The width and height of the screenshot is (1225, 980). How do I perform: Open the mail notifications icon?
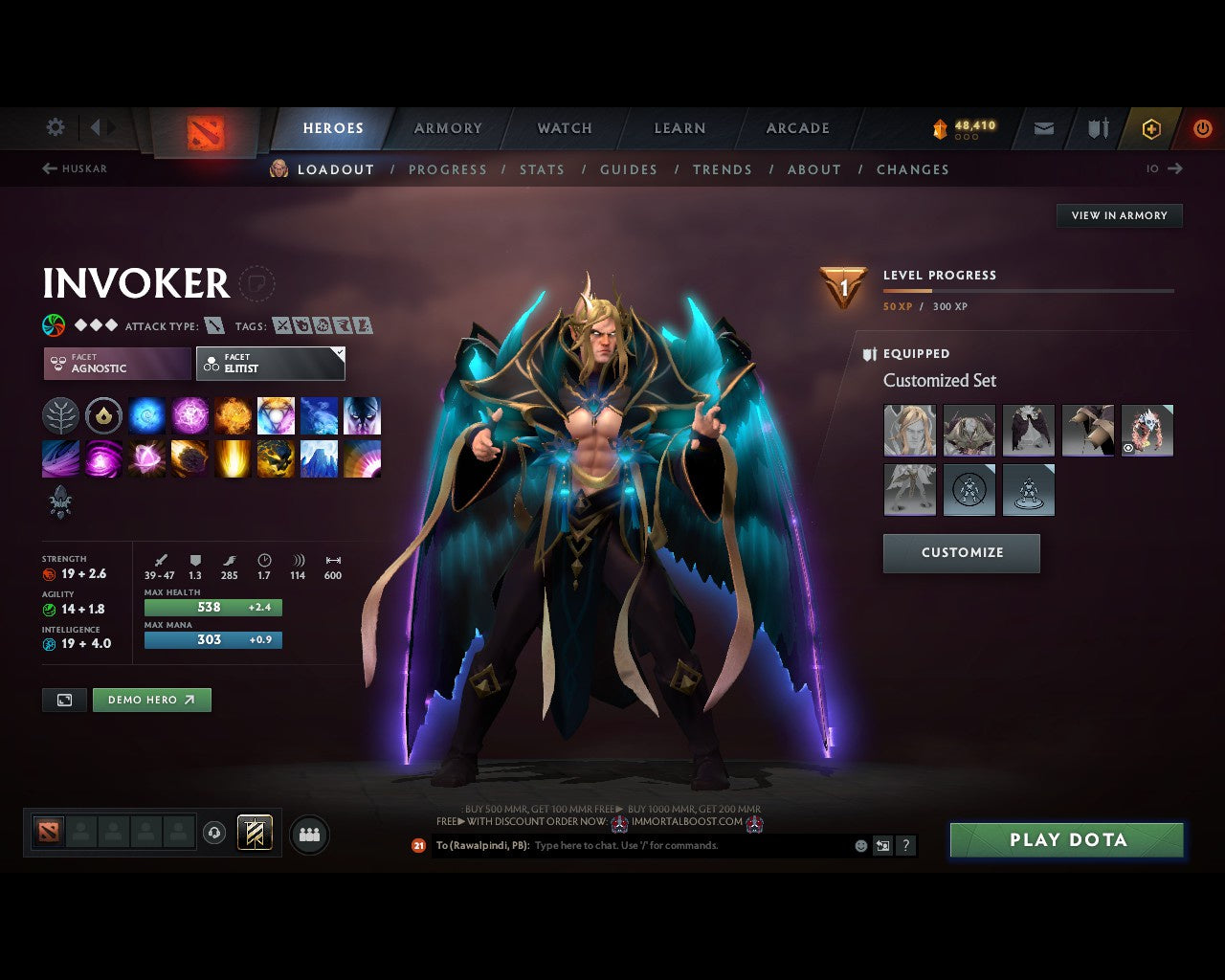[x=1042, y=127]
